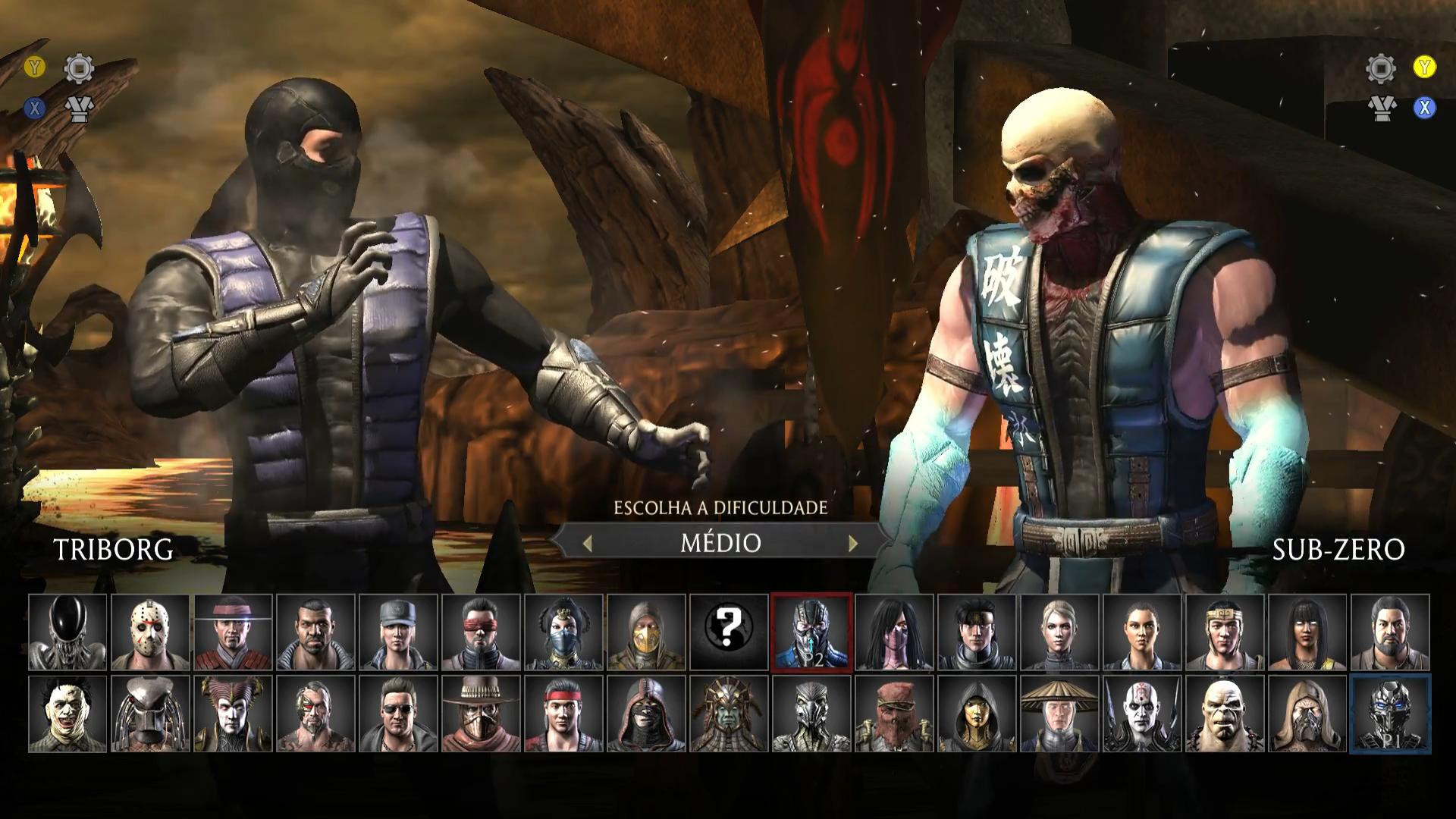
Task: Raise difficulty with the right arrow
Action: [853, 543]
